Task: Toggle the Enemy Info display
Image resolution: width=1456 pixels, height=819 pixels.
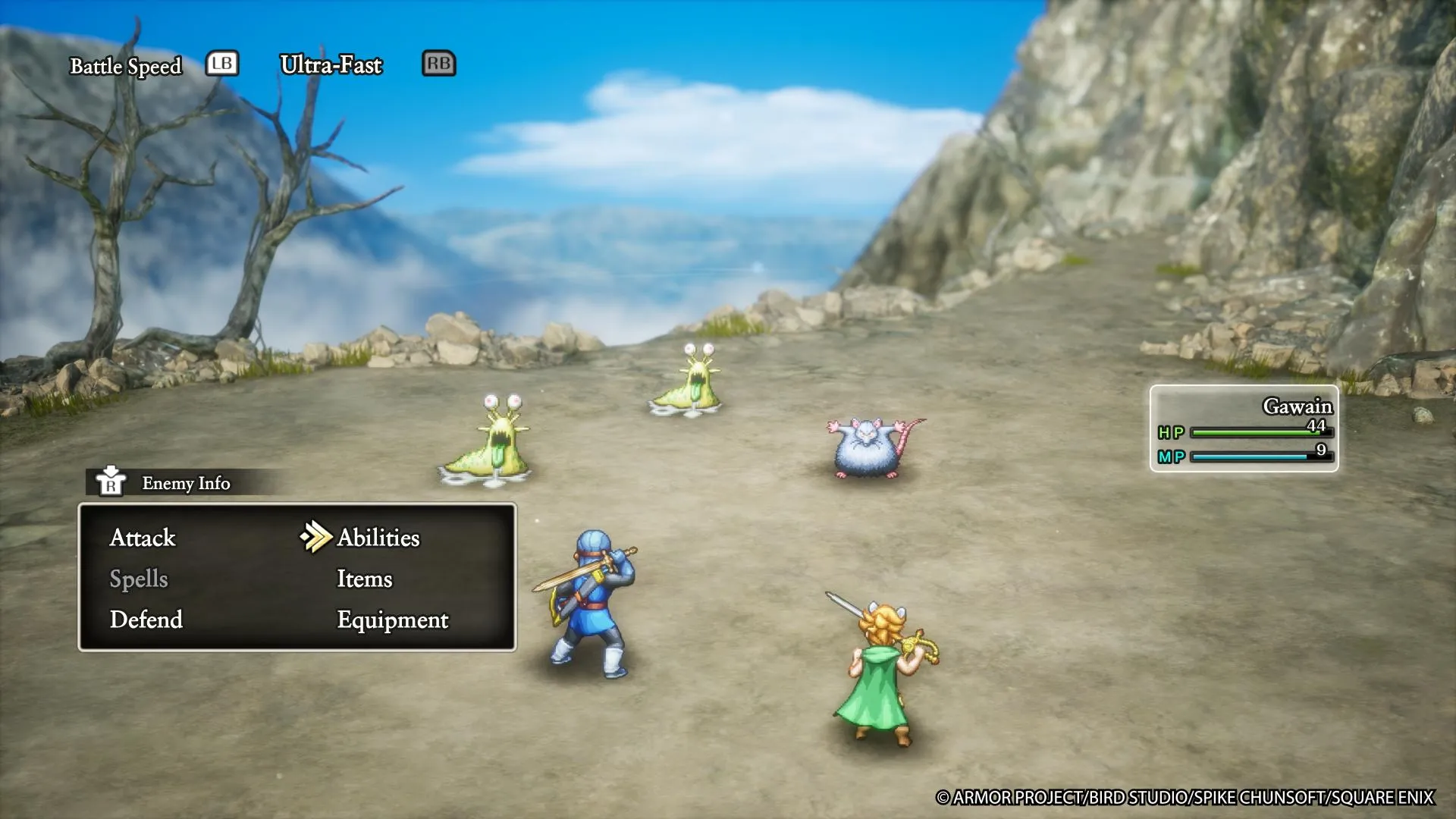Action: point(185,483)
